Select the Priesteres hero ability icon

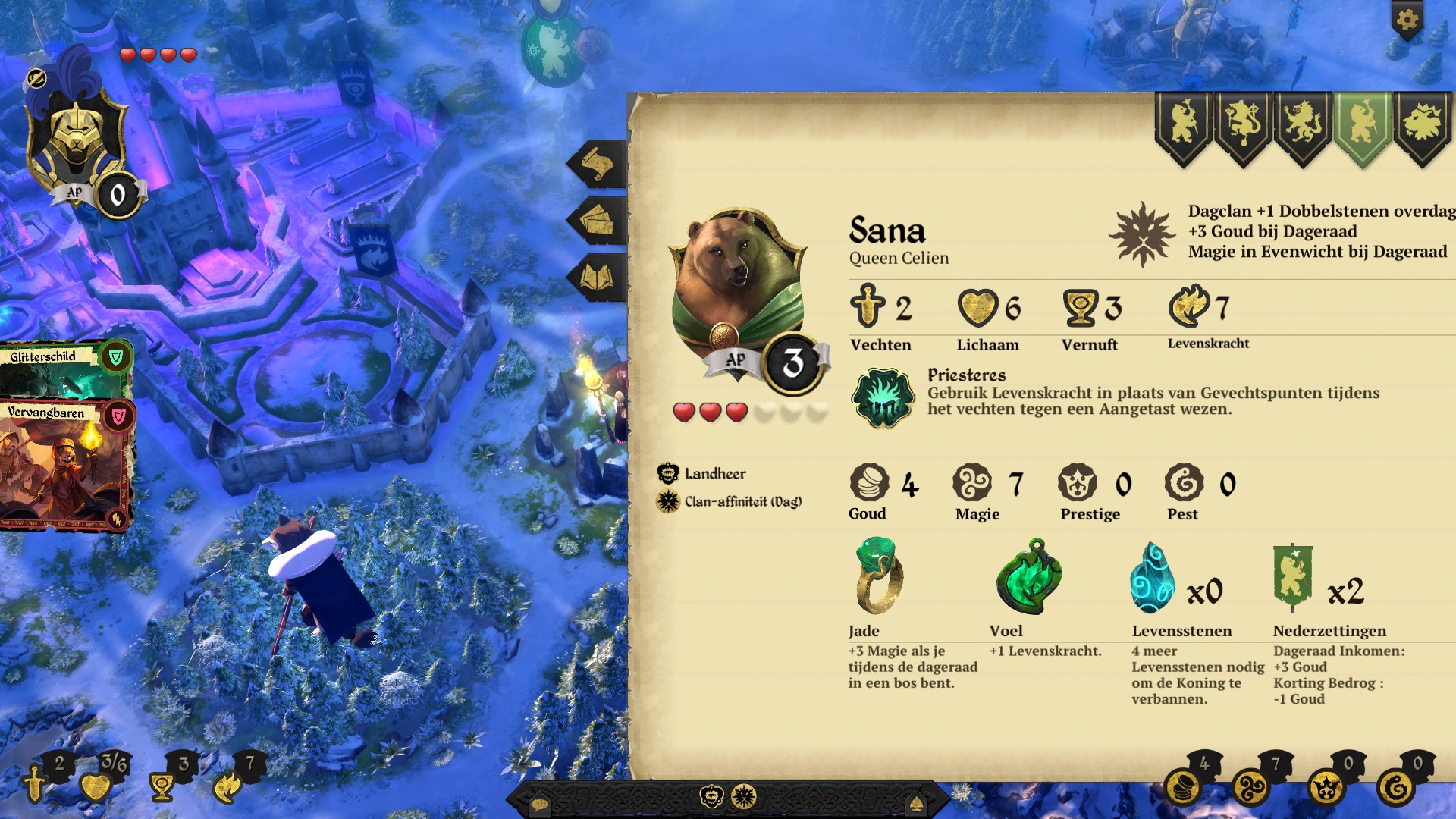click(883, 397)
